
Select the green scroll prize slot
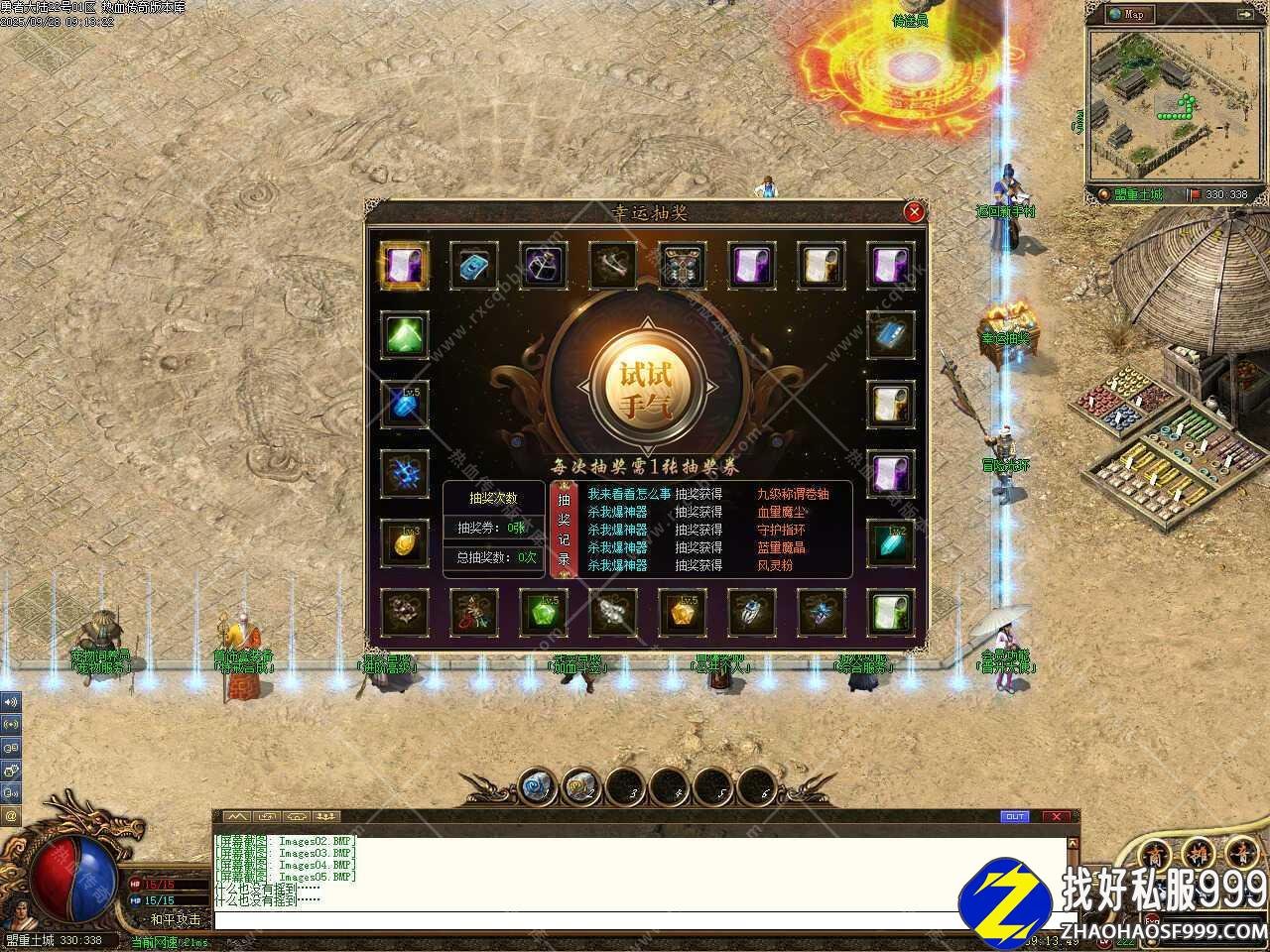890,612
